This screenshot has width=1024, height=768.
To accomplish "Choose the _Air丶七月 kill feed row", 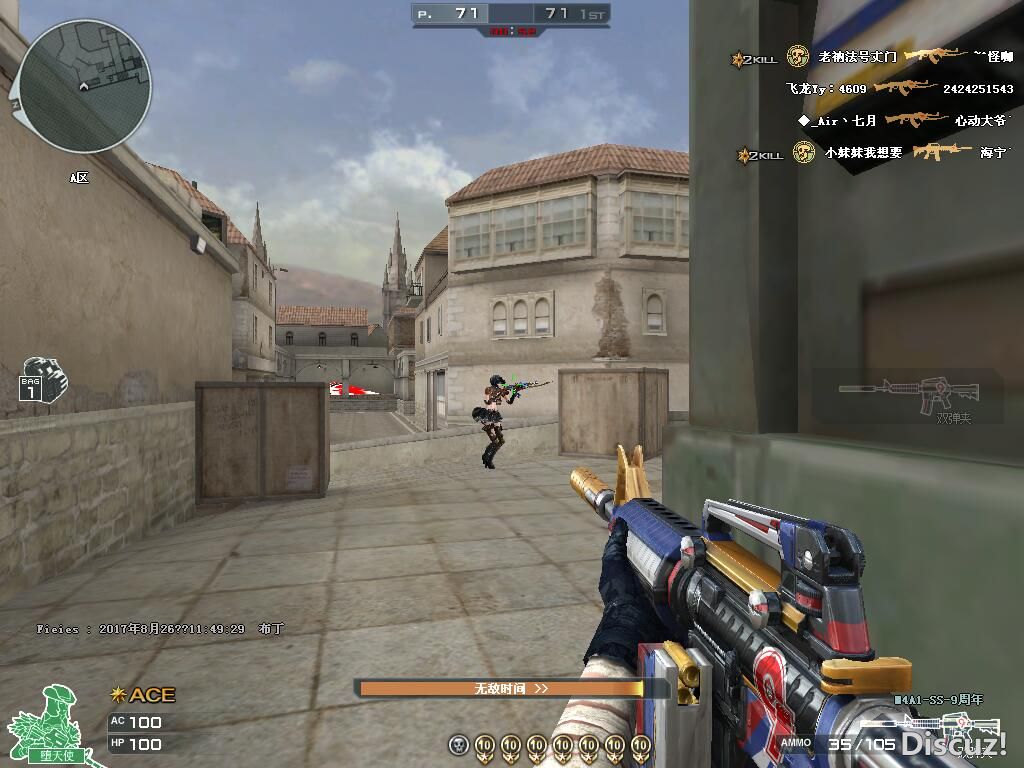I will 903,120.
